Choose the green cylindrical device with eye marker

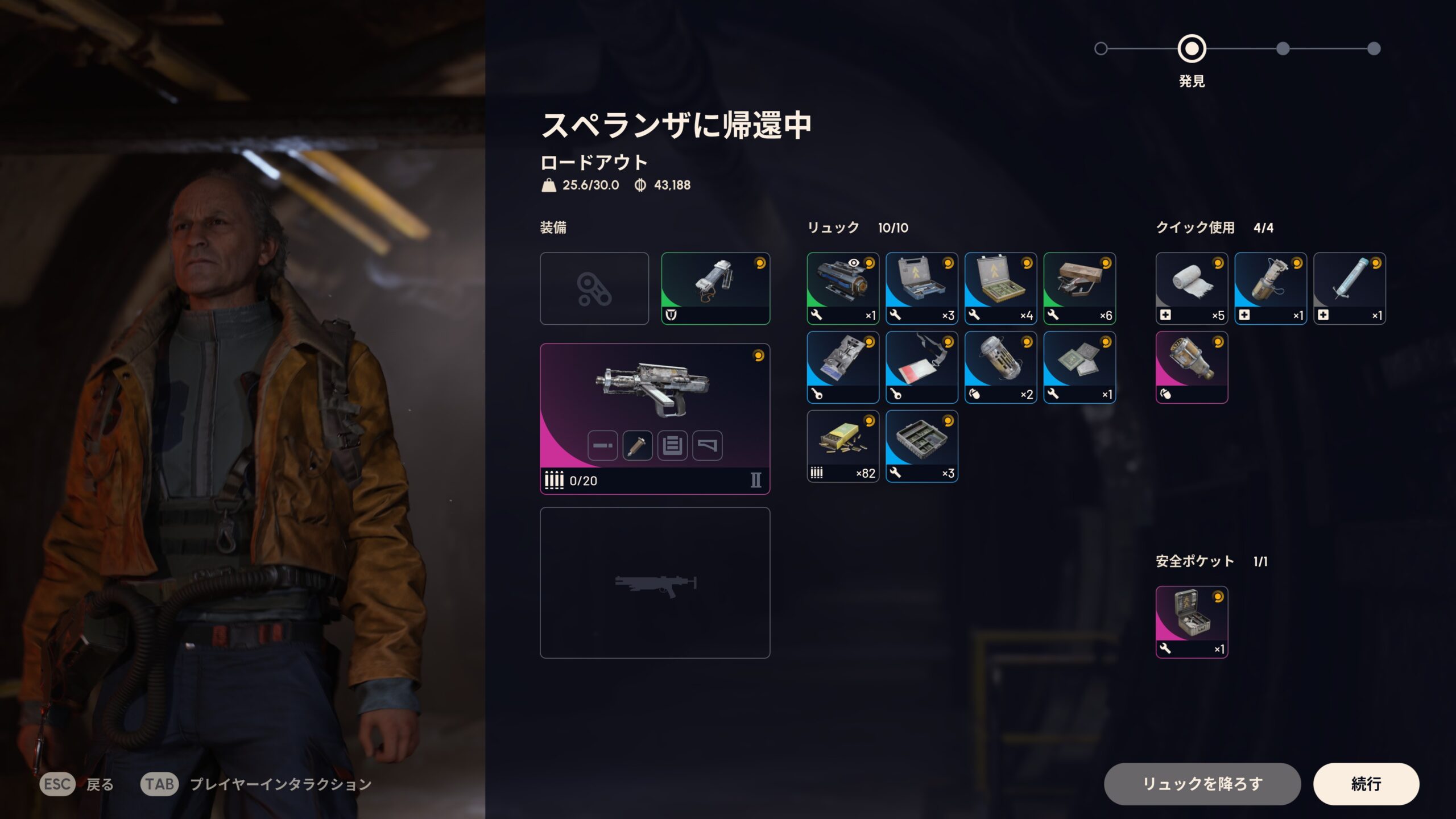(x=842, y=288)
